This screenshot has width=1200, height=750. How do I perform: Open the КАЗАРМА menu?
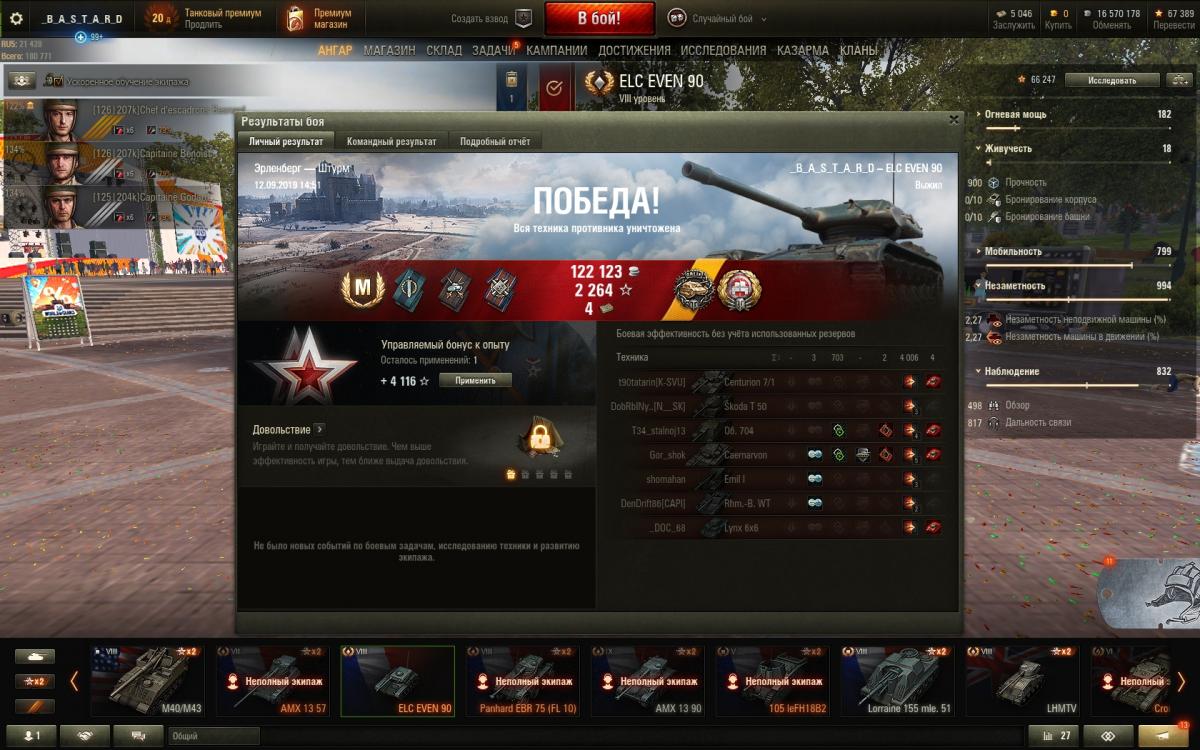point(803,50)
